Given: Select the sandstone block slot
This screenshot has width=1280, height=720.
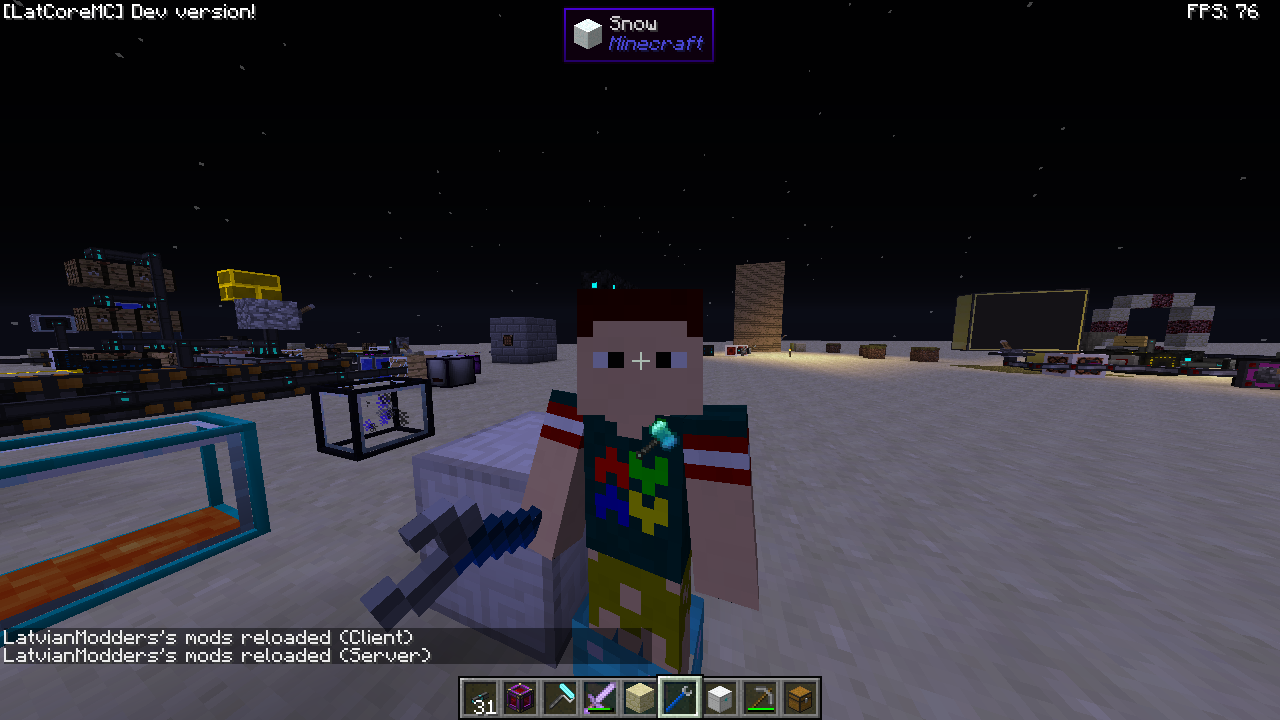Looking at the screenshot, I should pos(640,698).
